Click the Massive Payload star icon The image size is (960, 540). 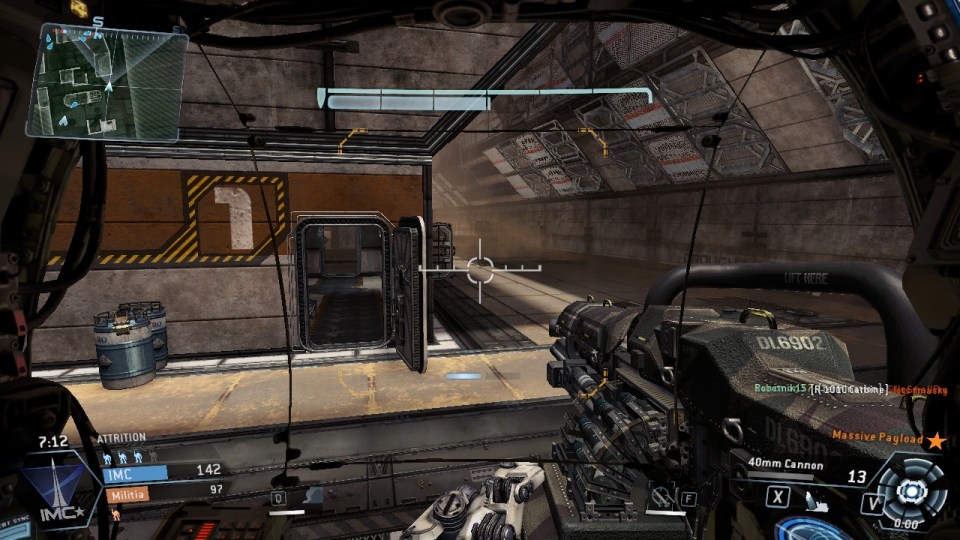point(935,440)
